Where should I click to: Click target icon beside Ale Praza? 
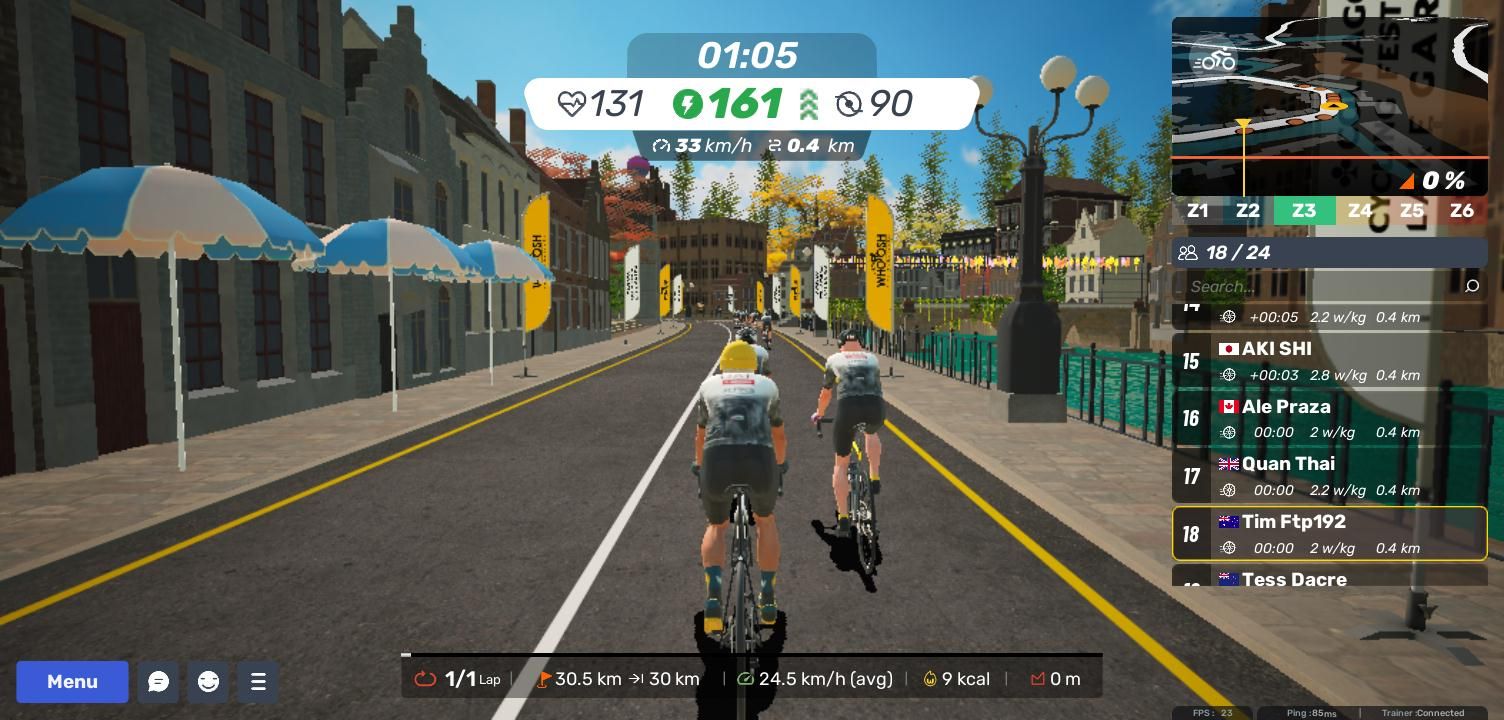pos(1228,433)
